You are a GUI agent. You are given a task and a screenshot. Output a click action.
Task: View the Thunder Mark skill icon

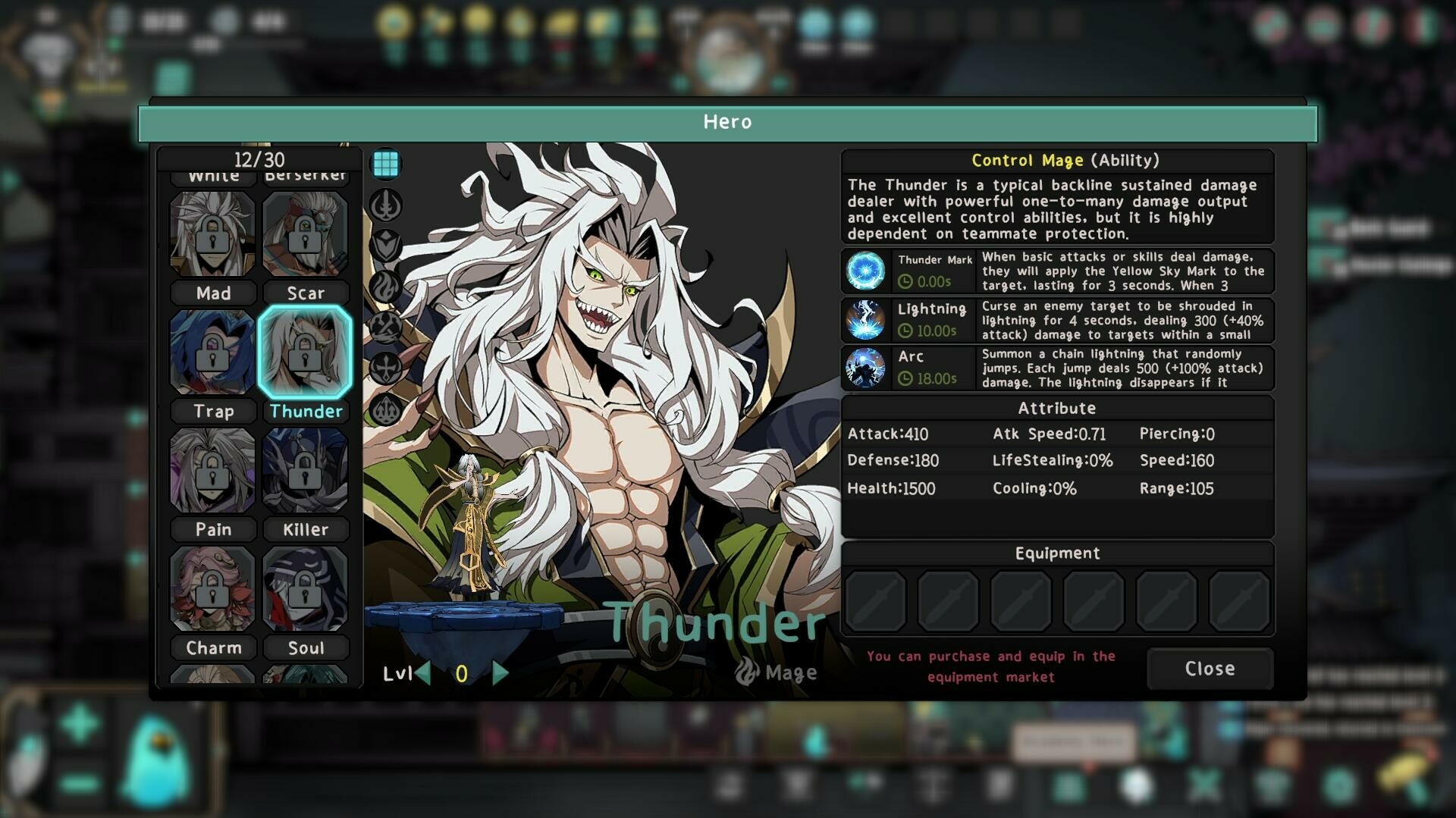(x=865, y=271)
